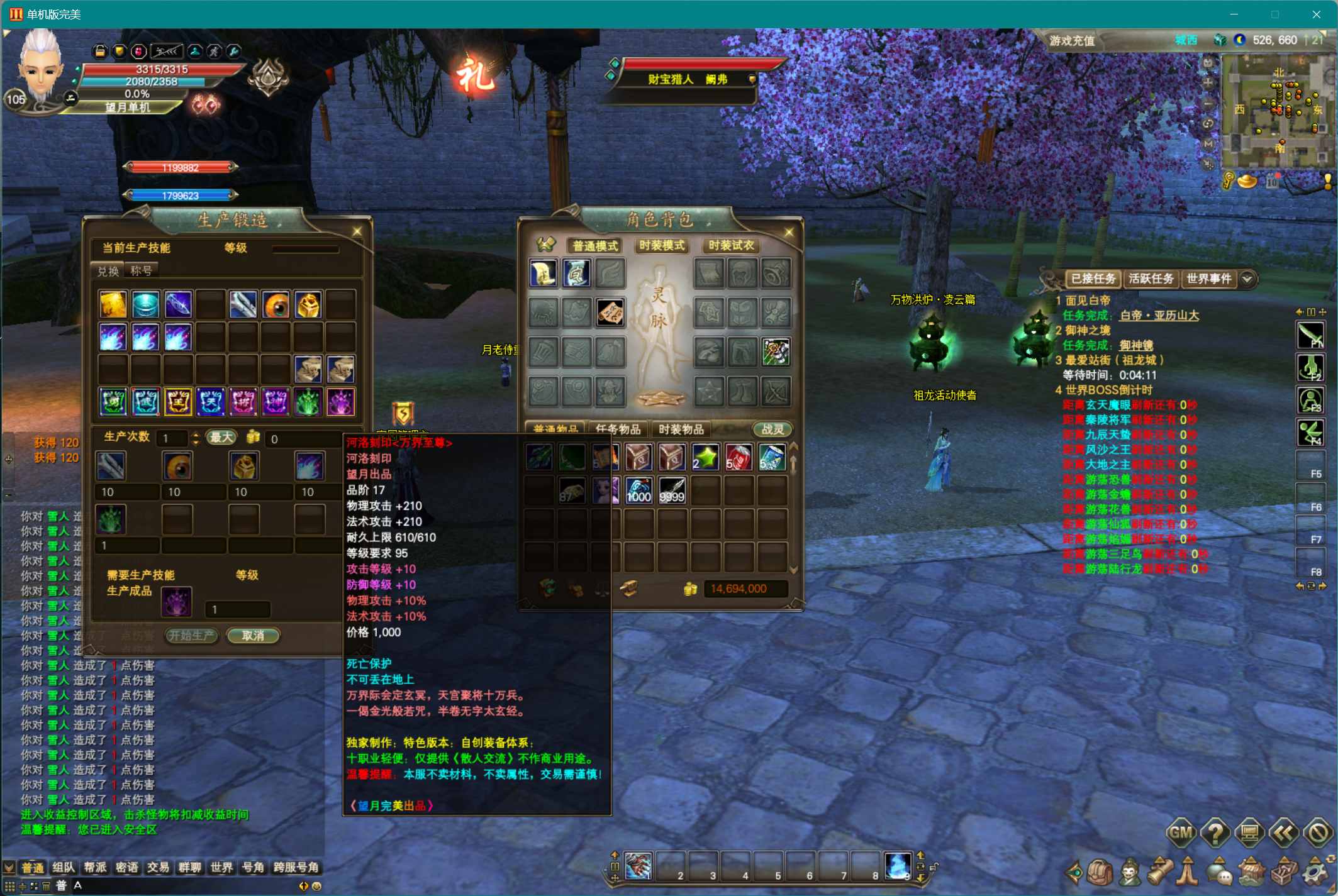Close the 生产锻造 crafting window
Viewport: 1338px width, 896px height.
(357, 231)
